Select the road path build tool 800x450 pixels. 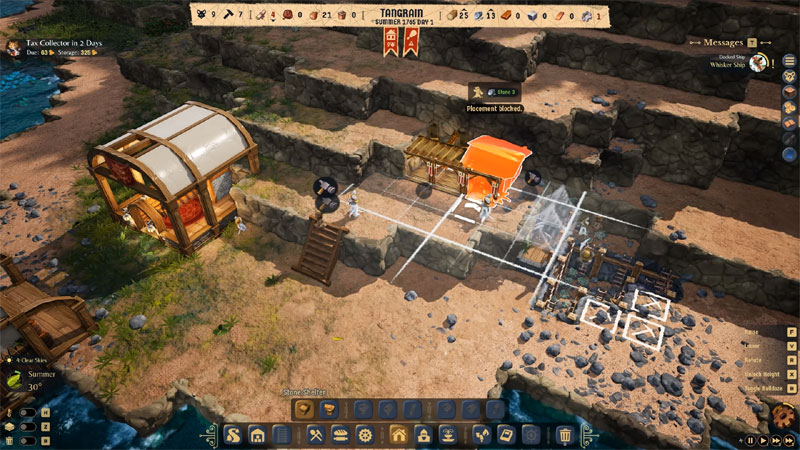click(232, 435)
